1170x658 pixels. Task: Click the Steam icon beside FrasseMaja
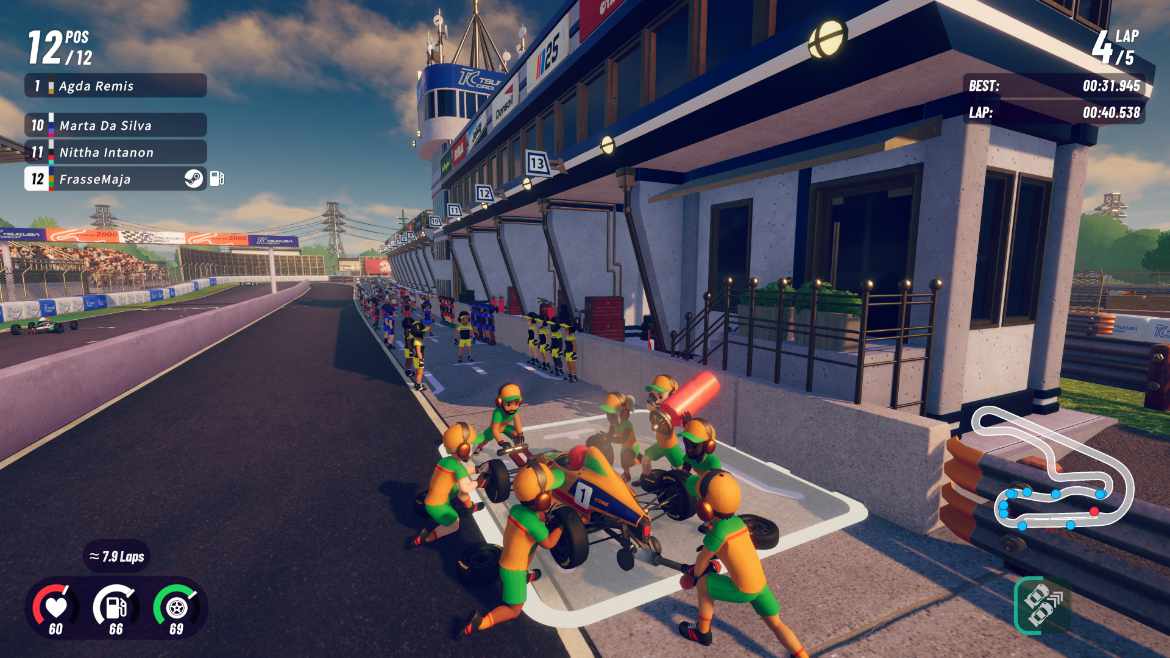(x=193, y=179)
